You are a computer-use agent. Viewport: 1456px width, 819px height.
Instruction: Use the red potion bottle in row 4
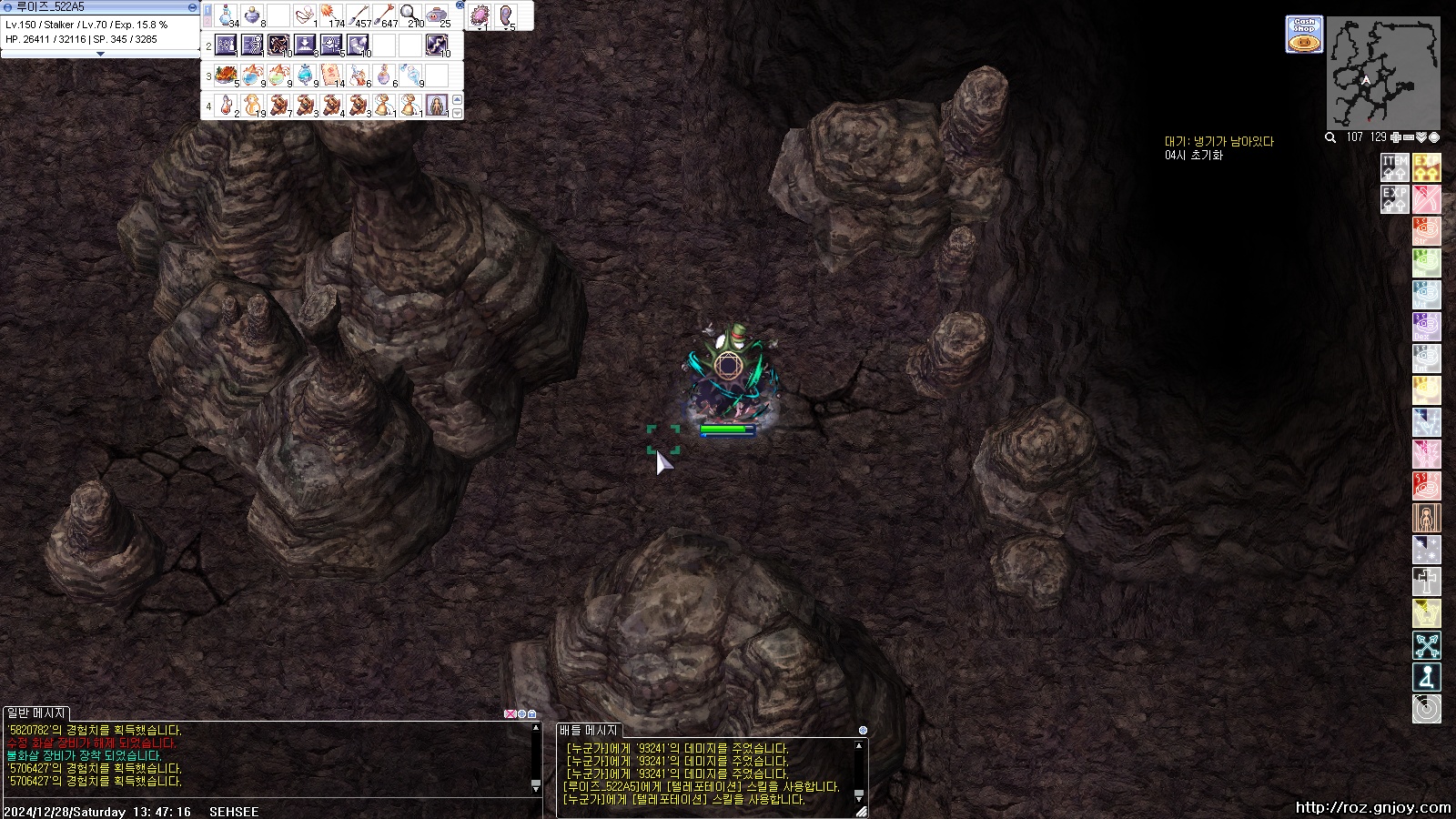pos(226,105)
